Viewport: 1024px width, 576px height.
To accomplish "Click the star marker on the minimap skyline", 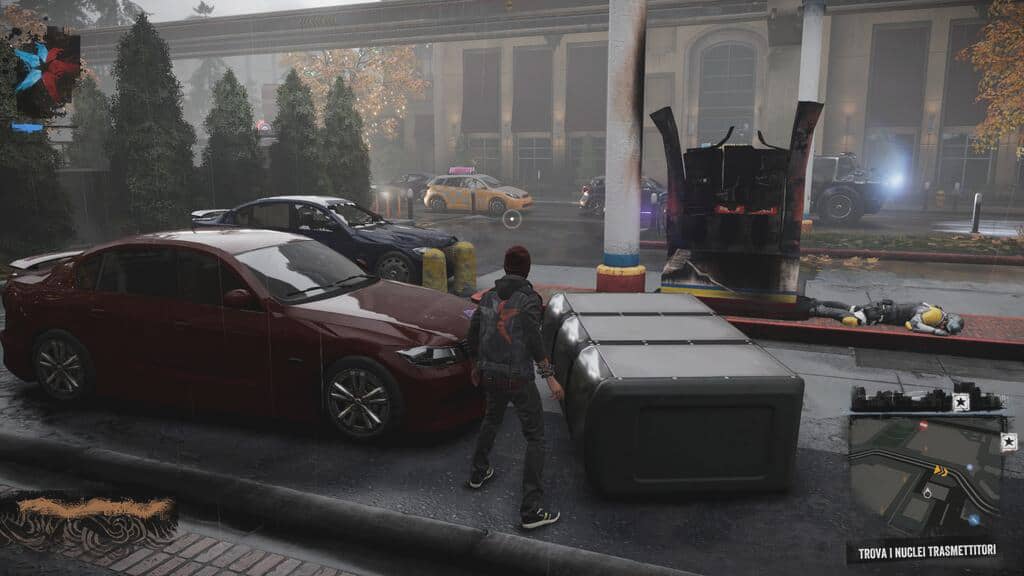I will coord(961,402).
